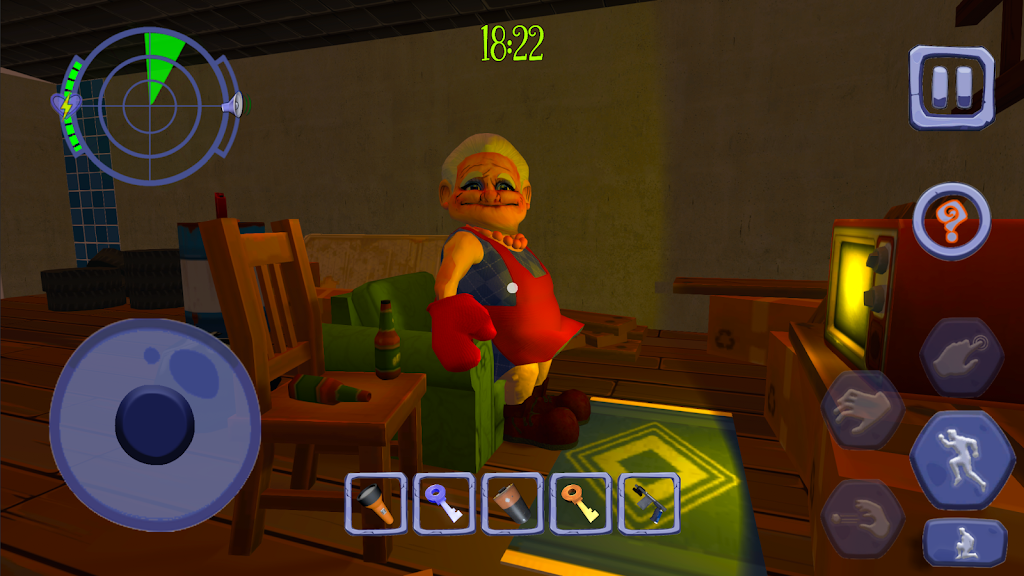Tap the pointing finger interact button
Image resolution: width=1024 pixels, height=576 pixels.
[961, 358]
